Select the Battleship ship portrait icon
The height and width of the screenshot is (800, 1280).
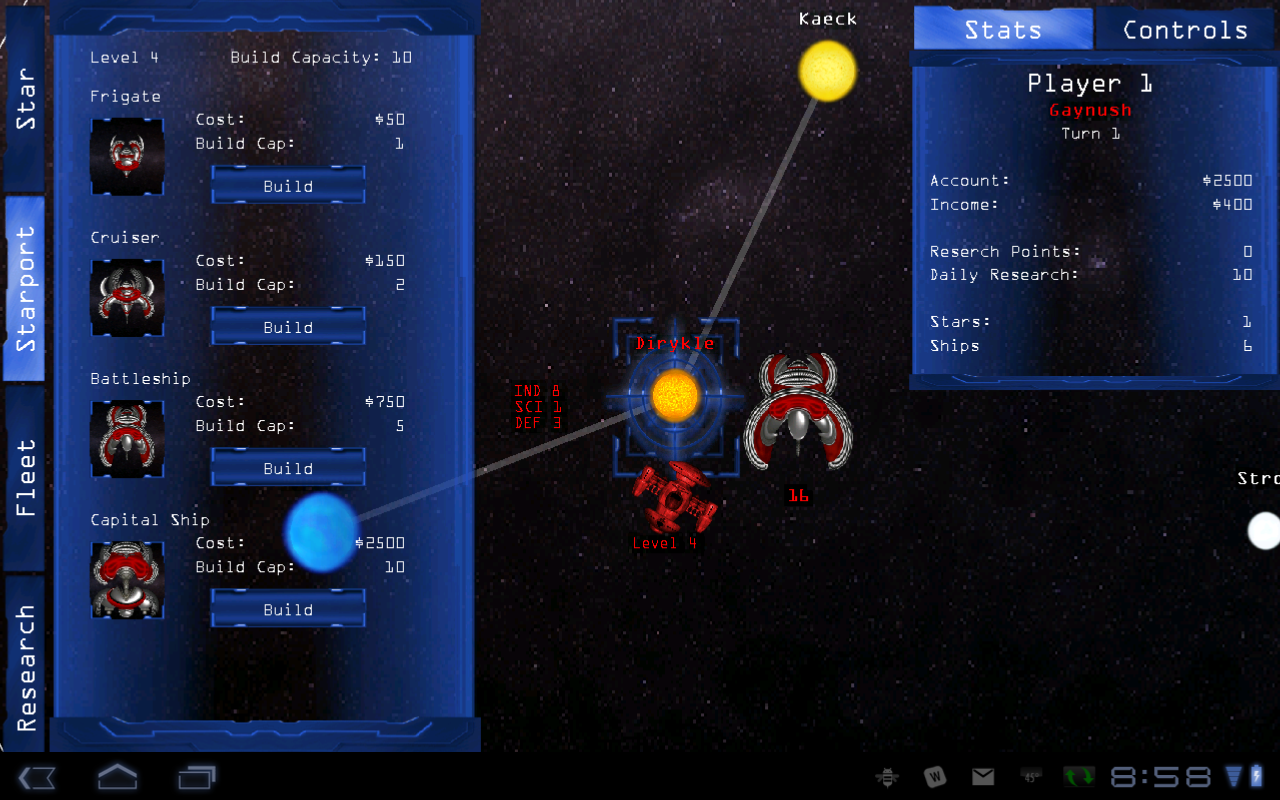click(127, 439)
